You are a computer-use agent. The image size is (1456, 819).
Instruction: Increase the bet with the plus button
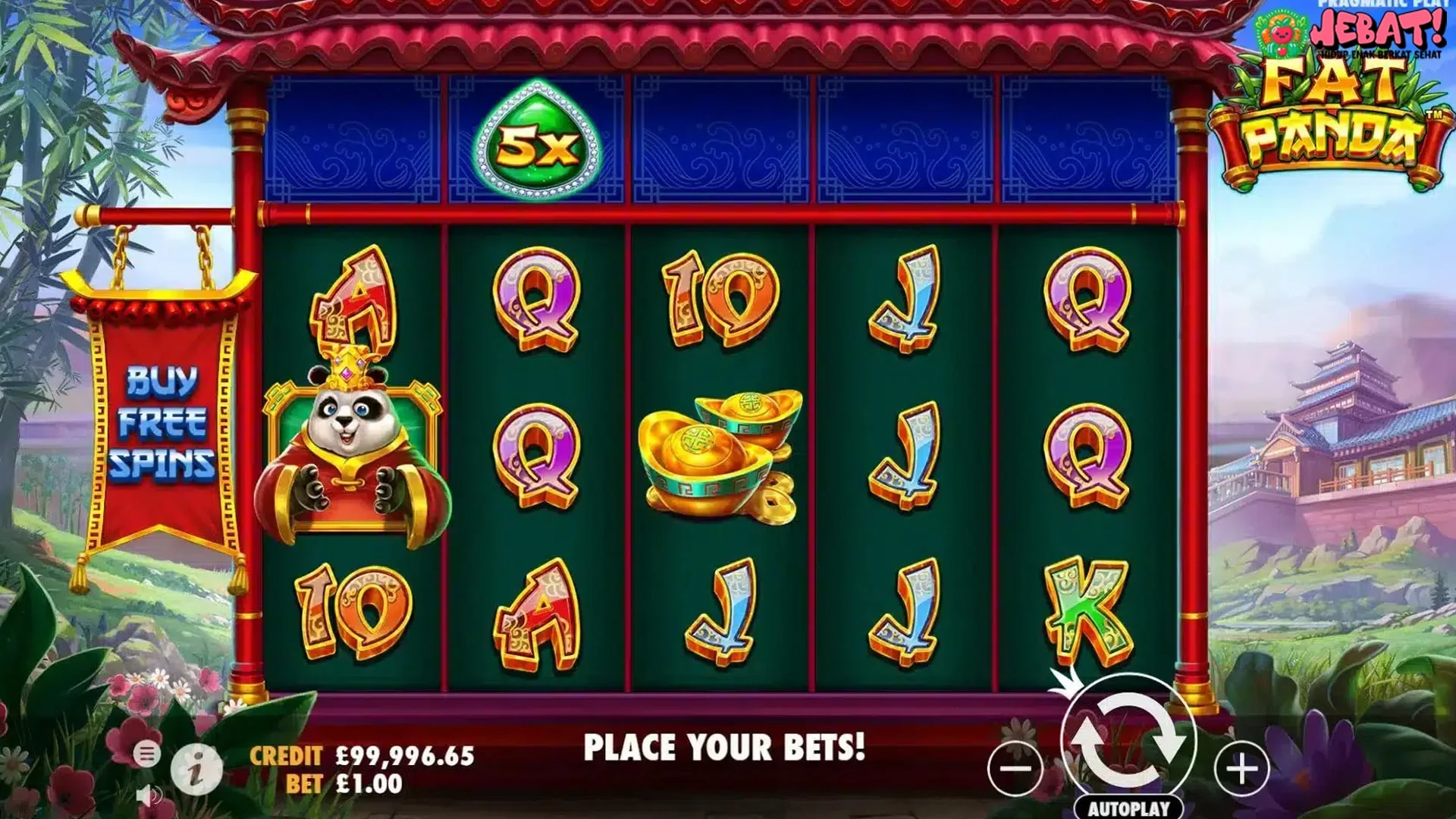(x=1241, y=769)
